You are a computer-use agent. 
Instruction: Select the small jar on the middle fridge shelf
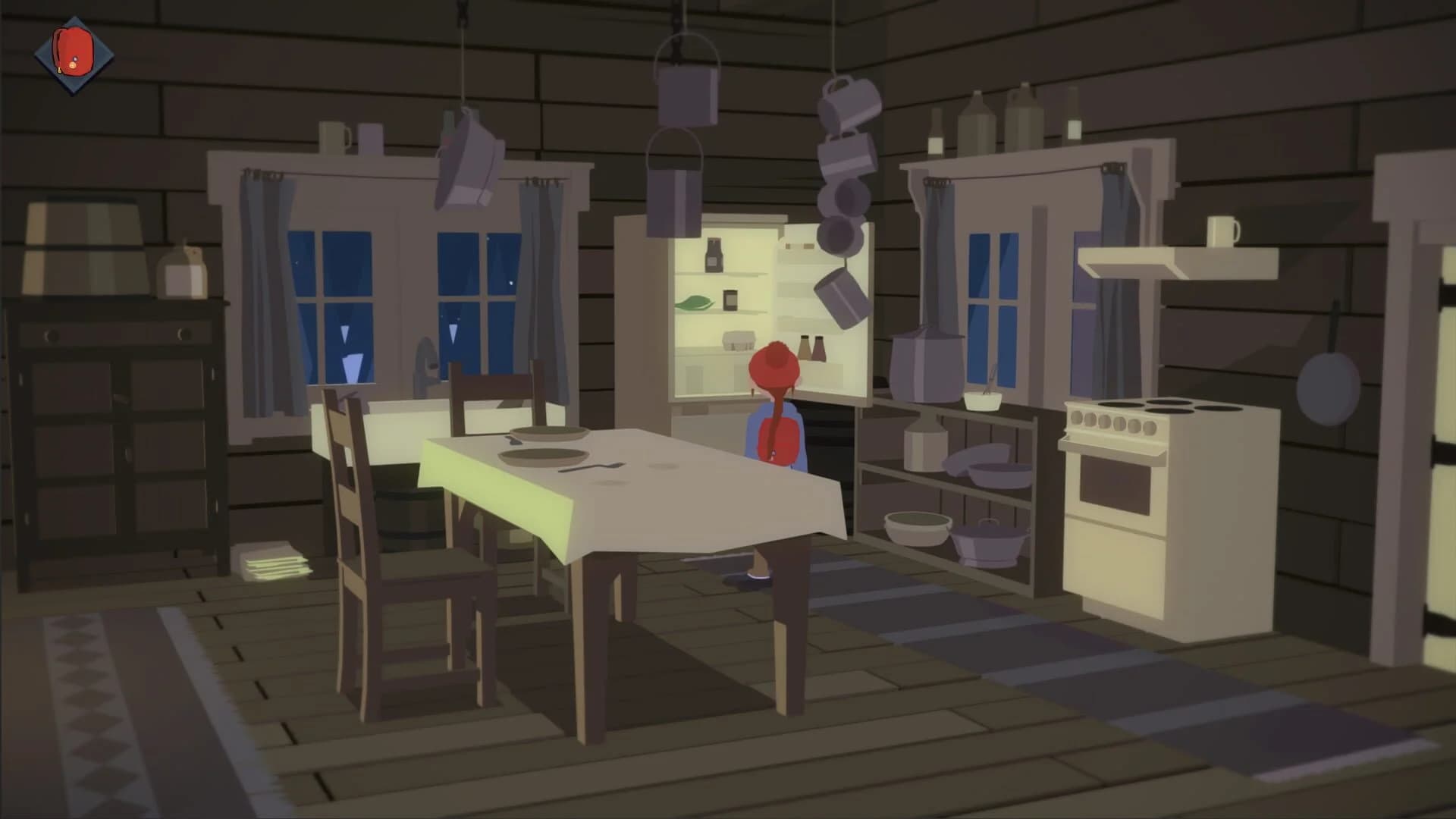[x=730, y=300]
